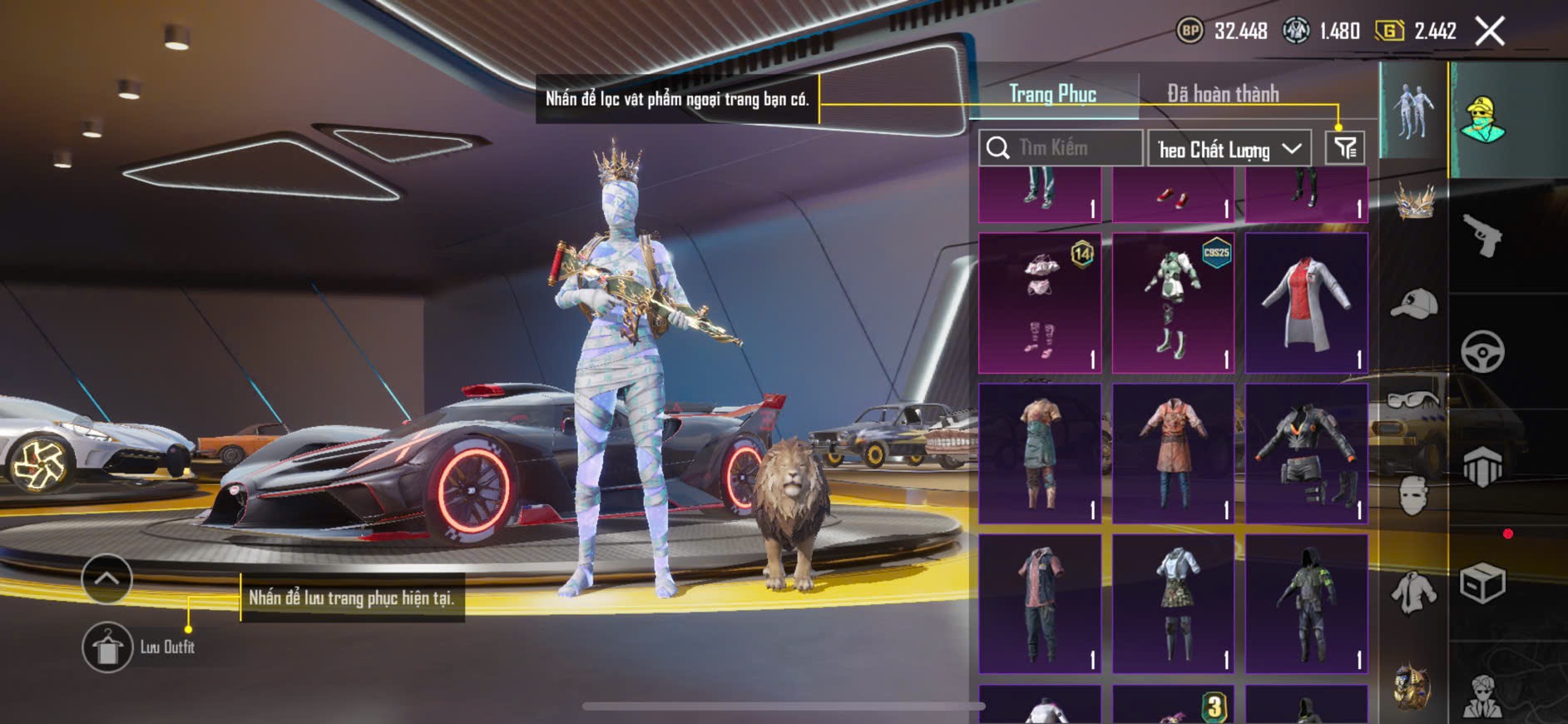Open the pistol weapons category
Screen dimensions: 1568x724
click(x=1483, y=236)
